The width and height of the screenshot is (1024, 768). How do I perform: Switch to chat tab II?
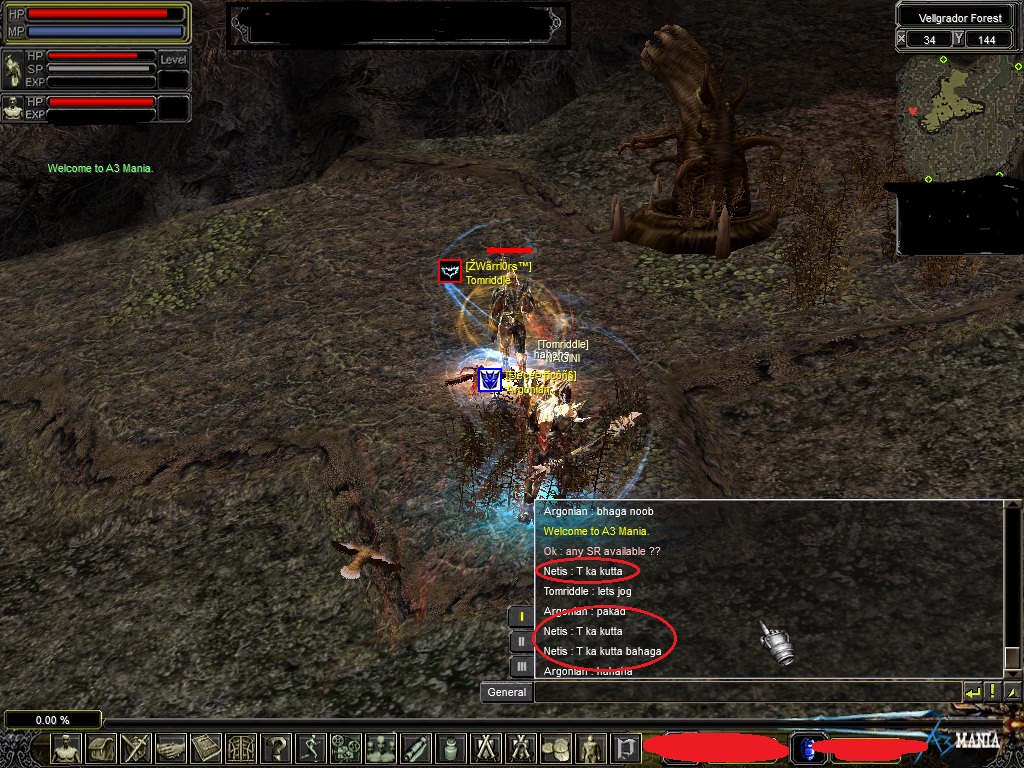(521, 642)
